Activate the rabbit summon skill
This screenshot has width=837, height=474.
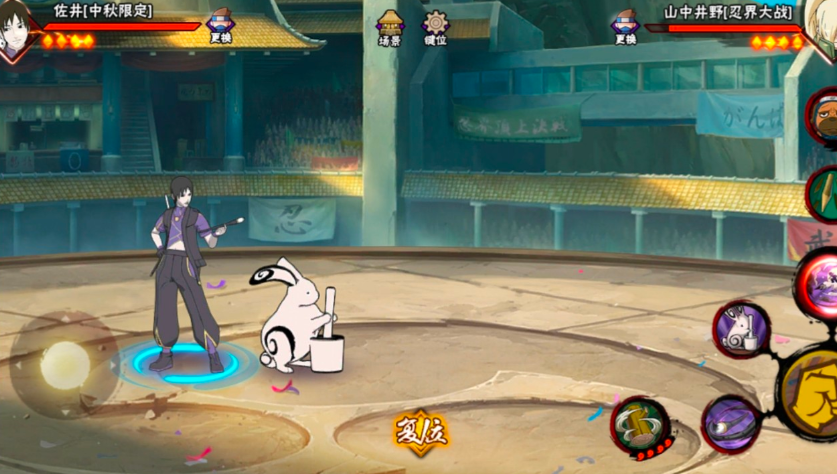(741, 329)
